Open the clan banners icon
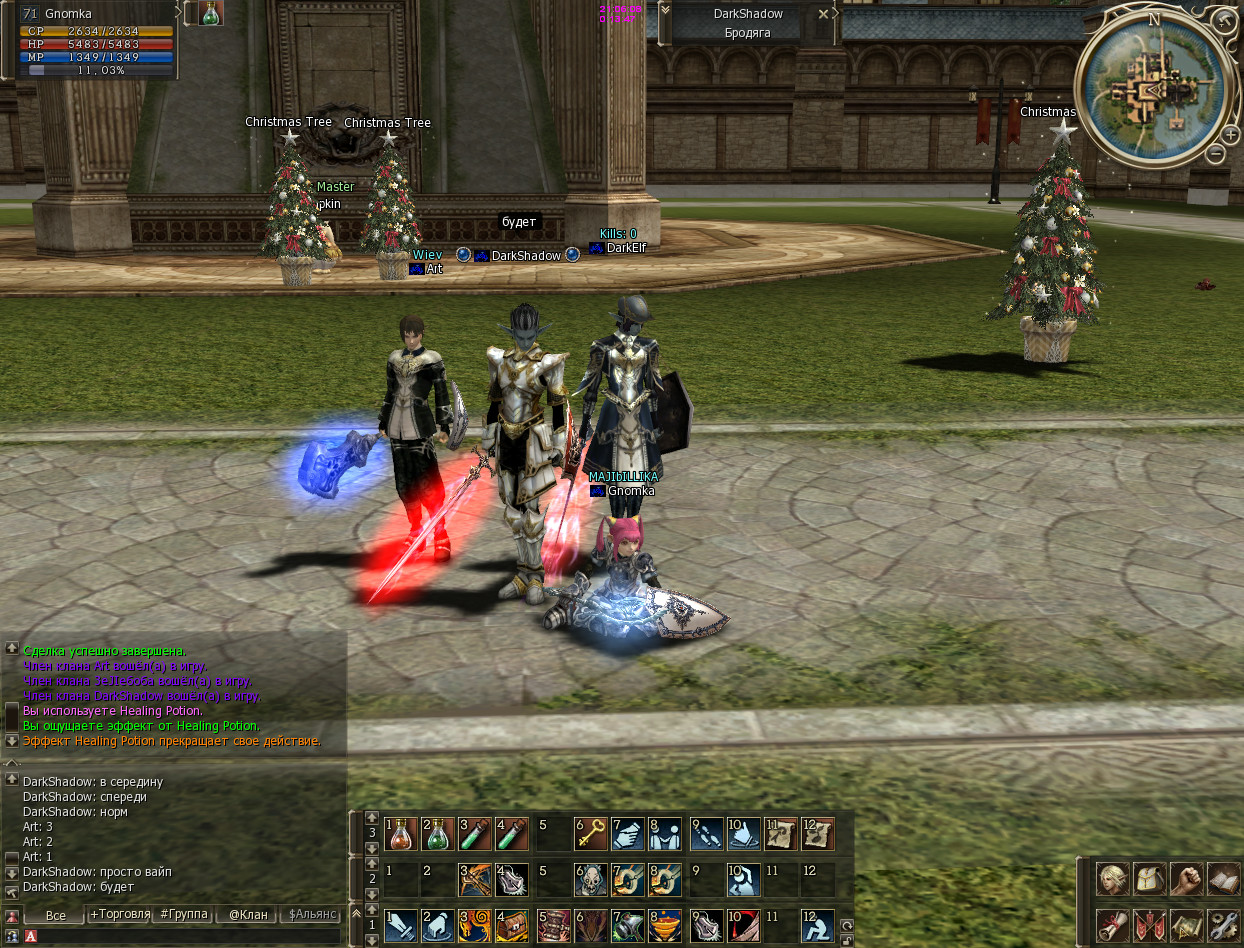 (x=1149, y=925)
